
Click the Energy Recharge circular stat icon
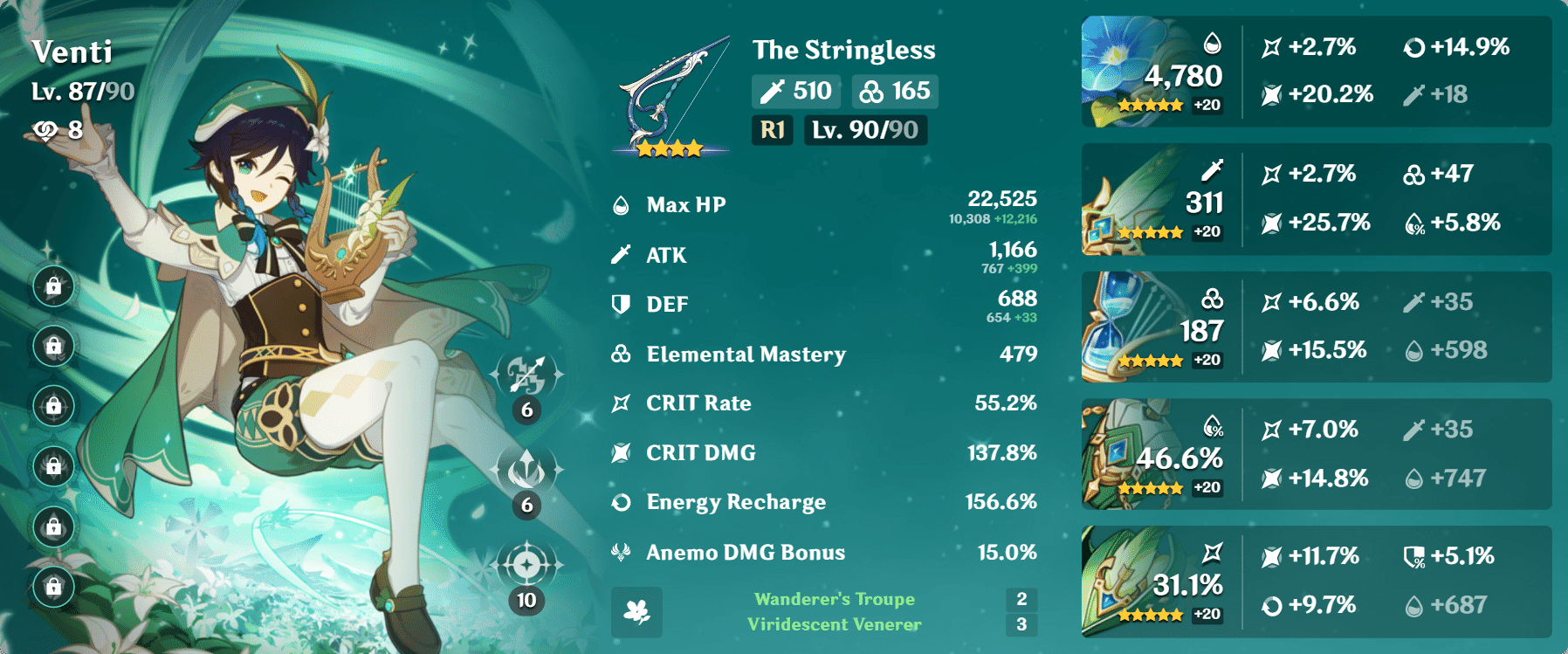point(620,502)
